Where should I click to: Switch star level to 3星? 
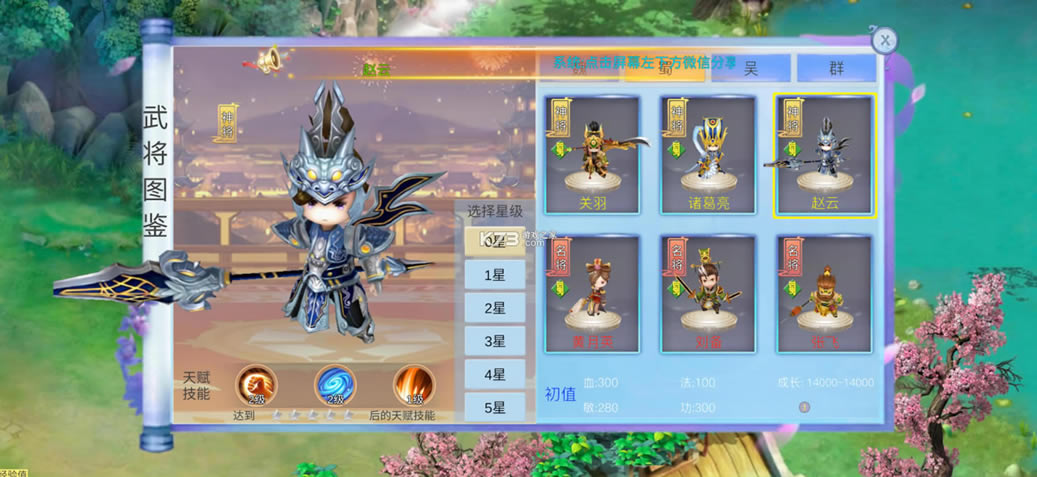(x=494, y=341)
